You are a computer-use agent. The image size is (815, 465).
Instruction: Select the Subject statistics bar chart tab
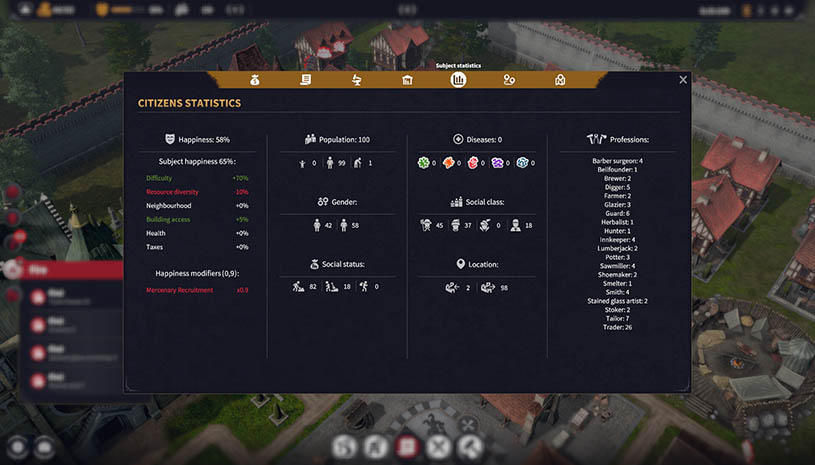458,80
